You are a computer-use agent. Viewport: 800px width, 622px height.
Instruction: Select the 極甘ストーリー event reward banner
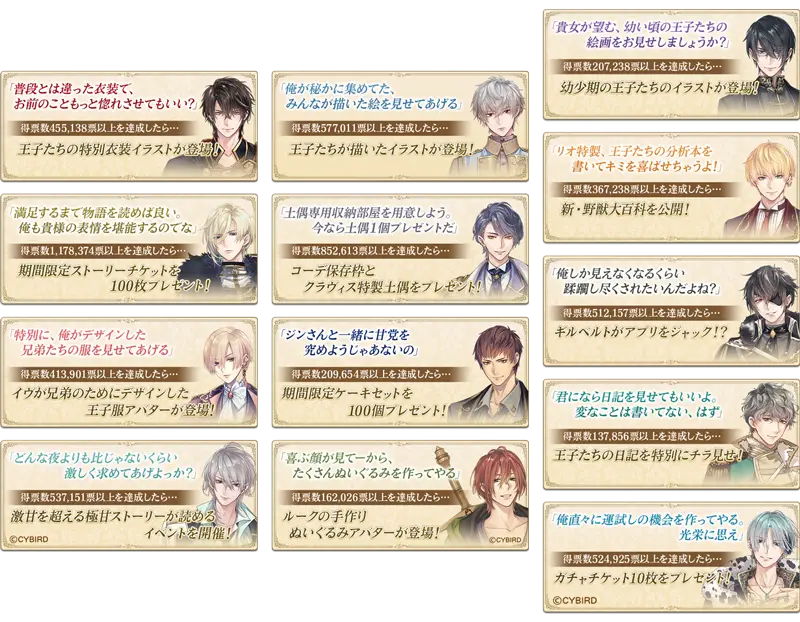click(x=132, y=493)
